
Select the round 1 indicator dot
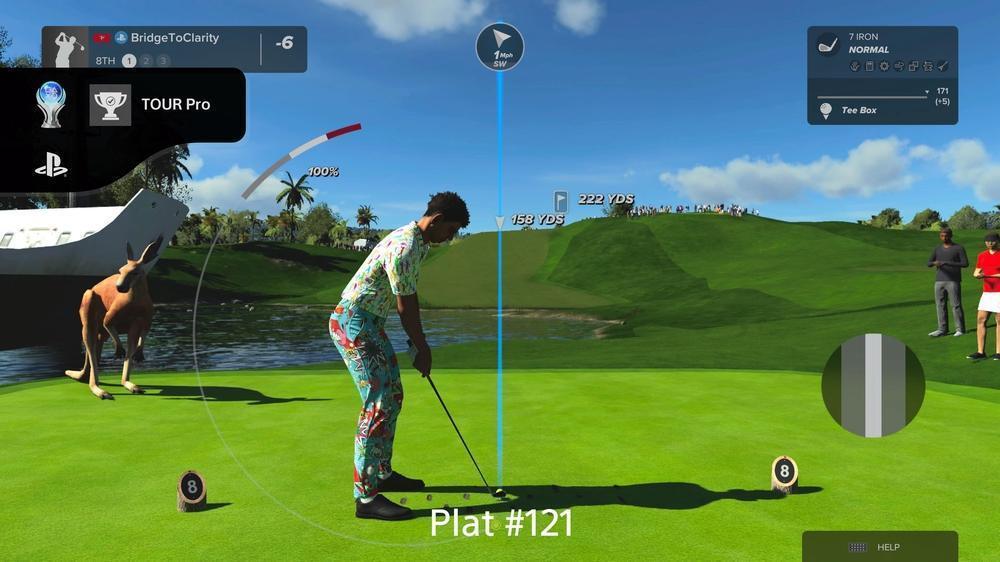(129, 61)
